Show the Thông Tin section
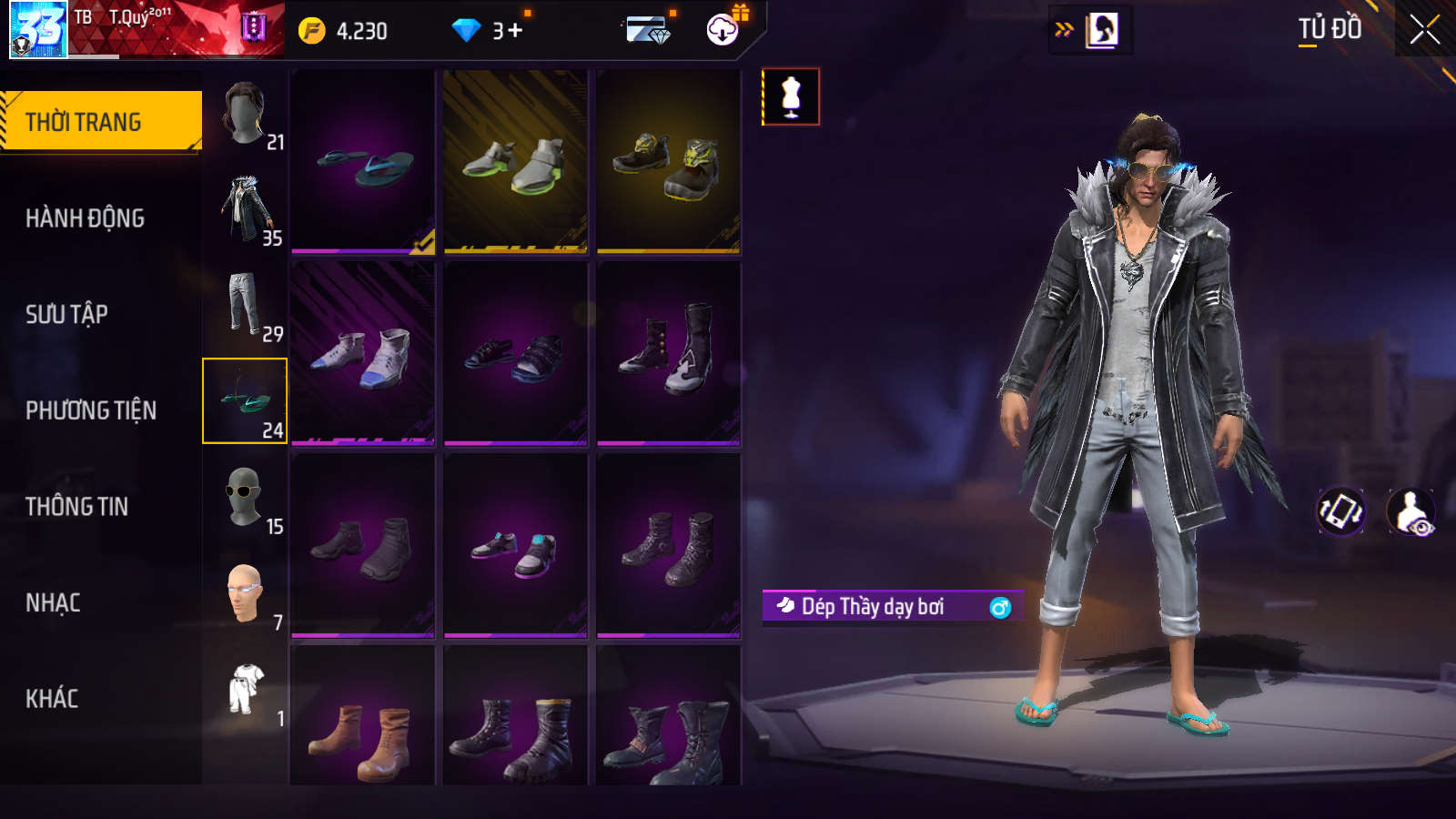 coord(76,506)
